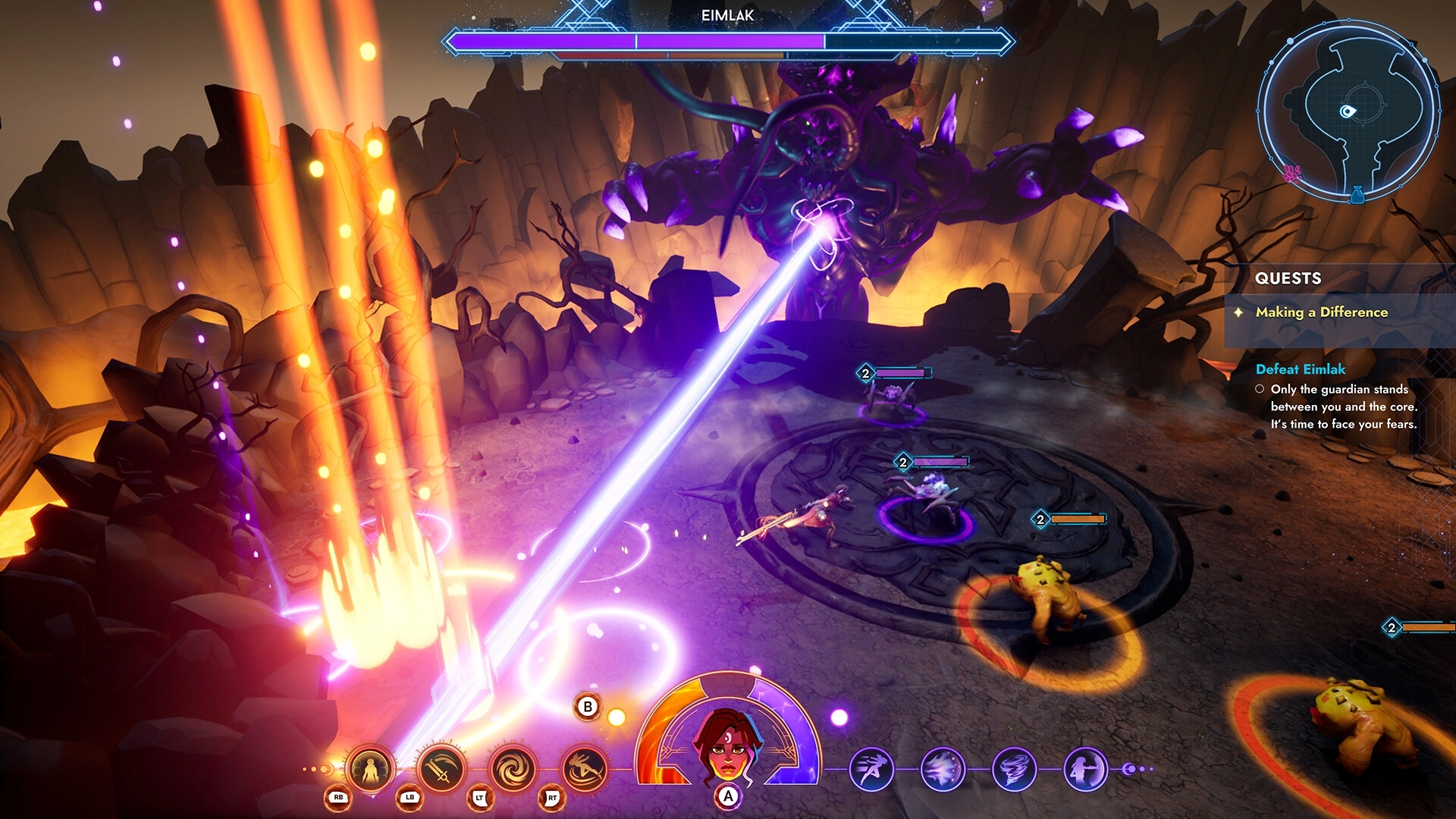Activate the orange silhouette aura ability
The height and width of the screenshot is (819, 1456).
coord(370,769)
